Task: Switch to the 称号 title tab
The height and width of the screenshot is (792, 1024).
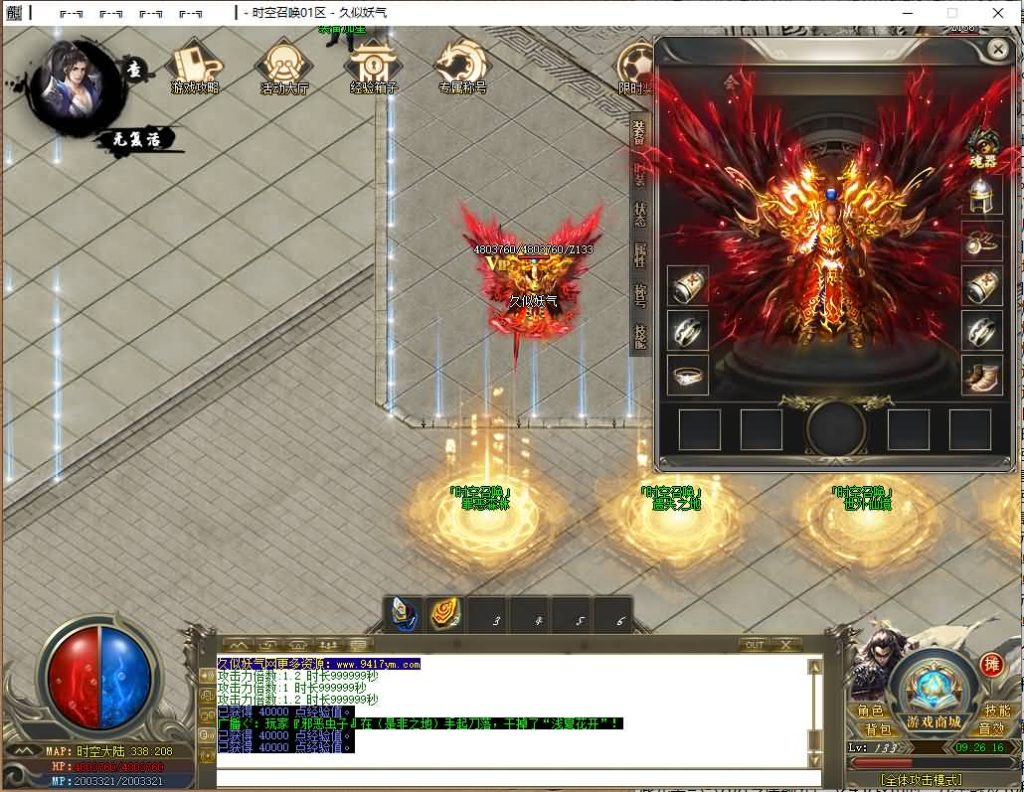Action: (640, 295)
